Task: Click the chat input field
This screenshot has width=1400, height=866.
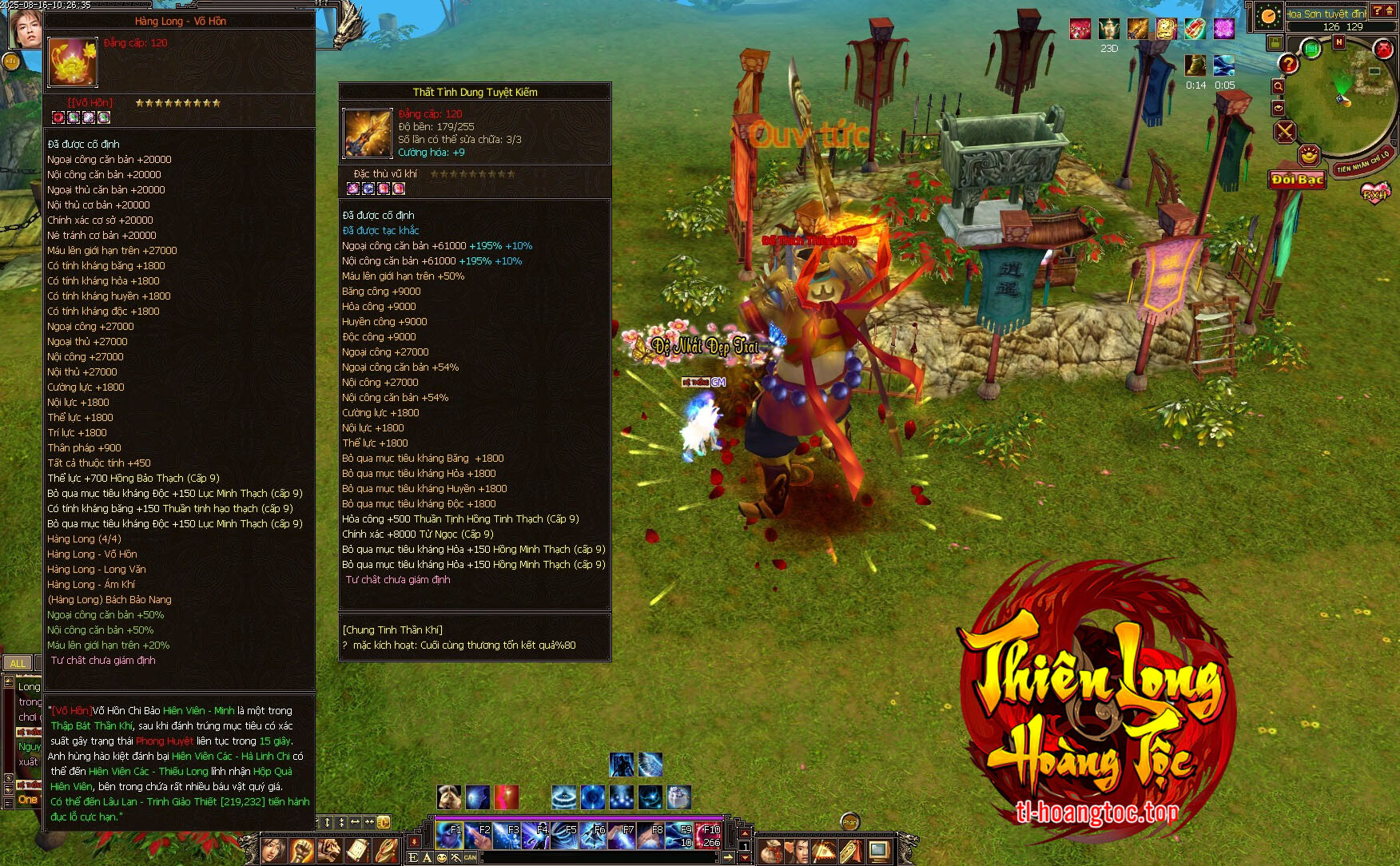Action: tap(599, 858)
